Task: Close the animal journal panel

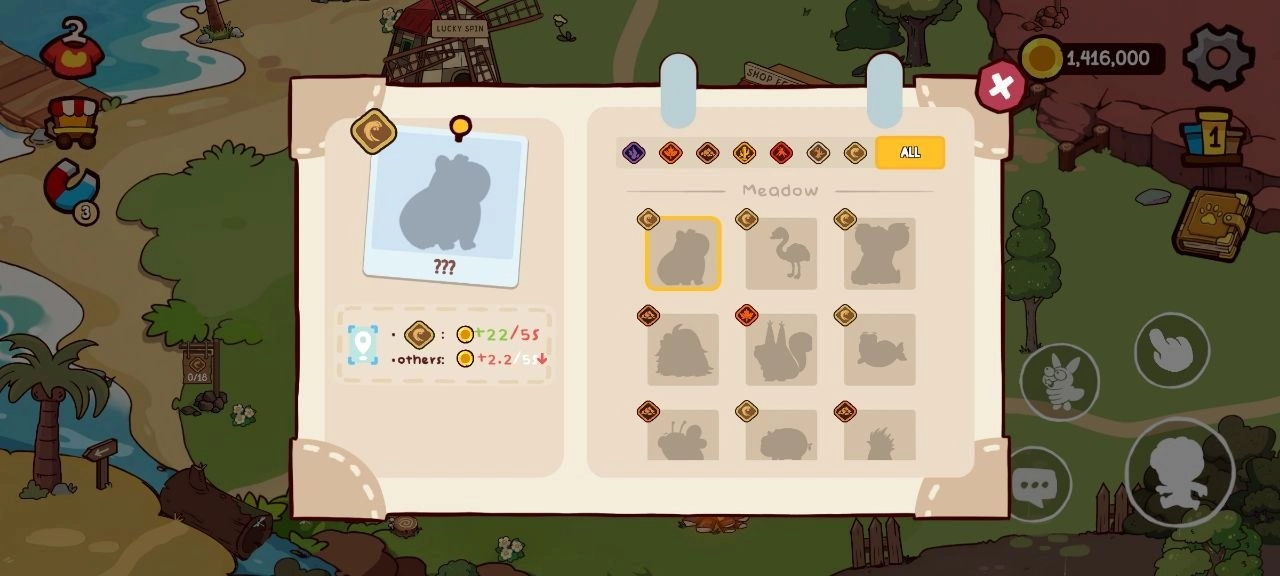Action: click(1000, 87)
